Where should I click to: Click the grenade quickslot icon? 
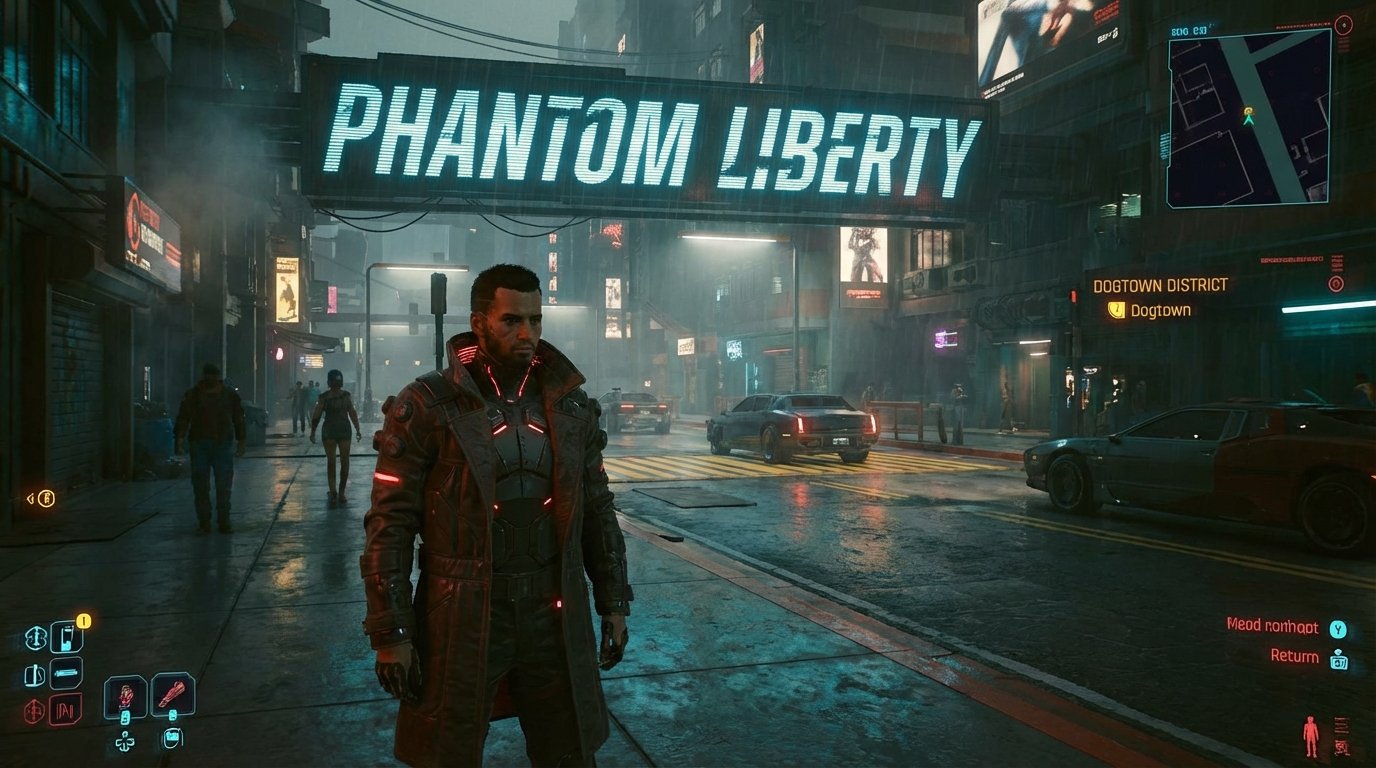click(68, 673)
